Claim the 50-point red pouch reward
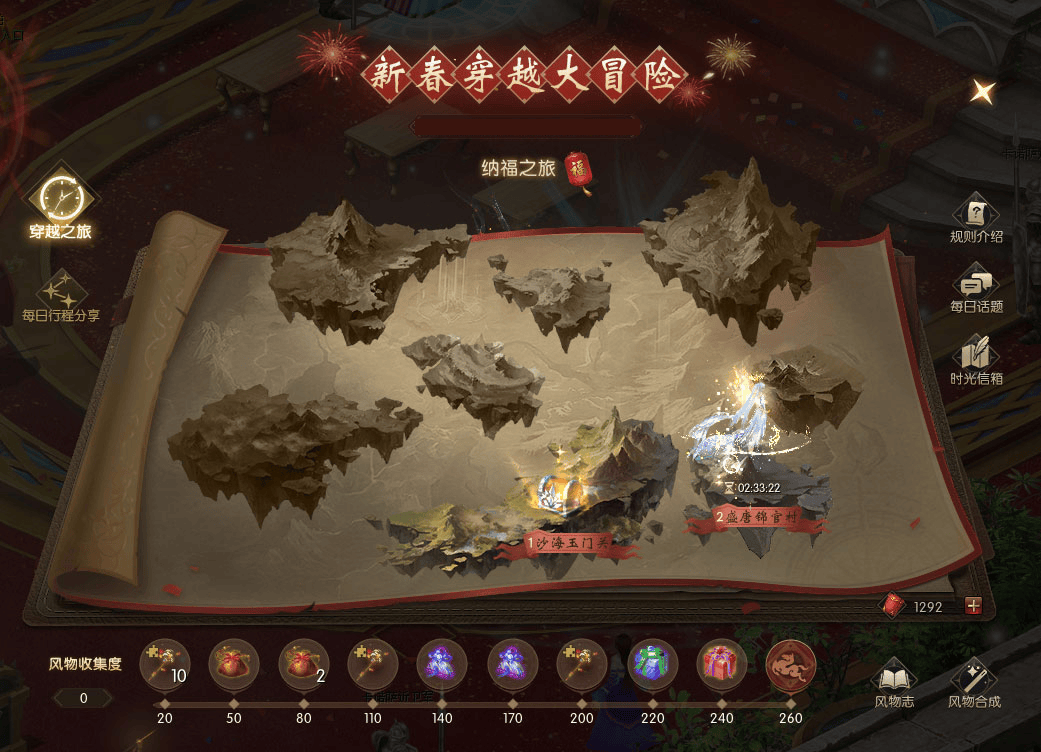1041x752 pixels. pos(234,663)
